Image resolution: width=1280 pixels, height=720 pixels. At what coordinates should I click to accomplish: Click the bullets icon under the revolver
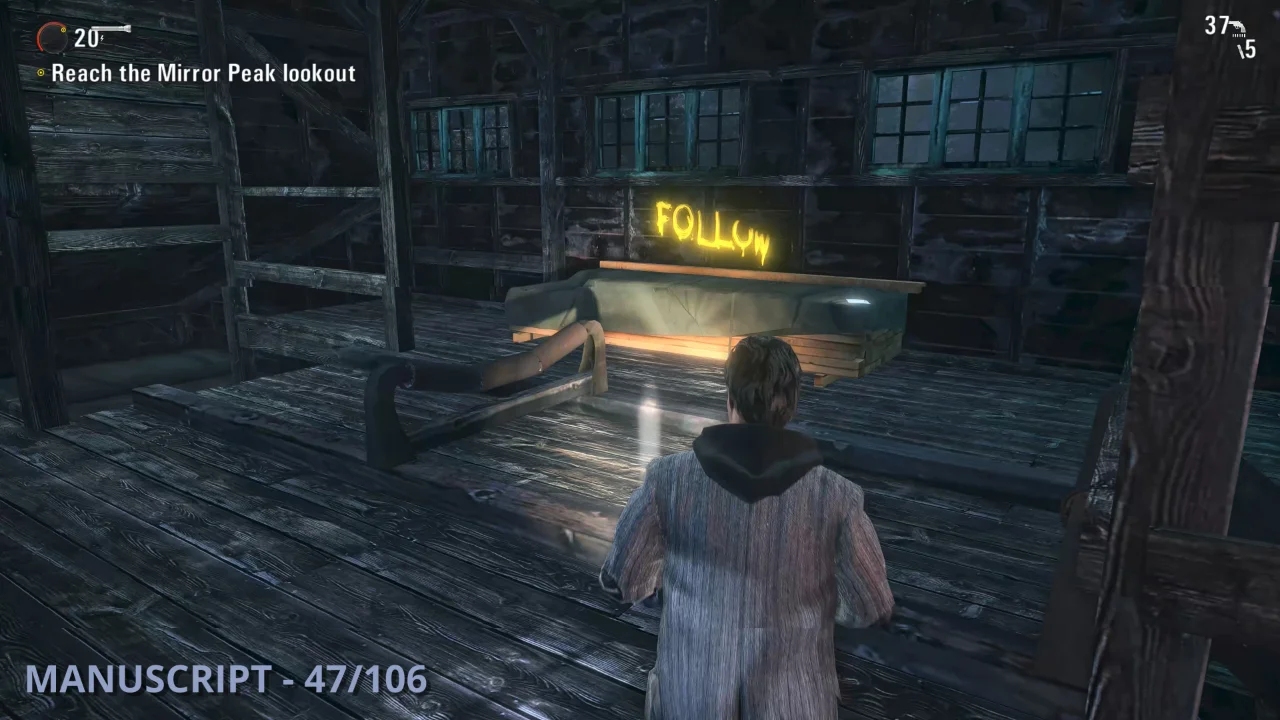[1239, 36]
